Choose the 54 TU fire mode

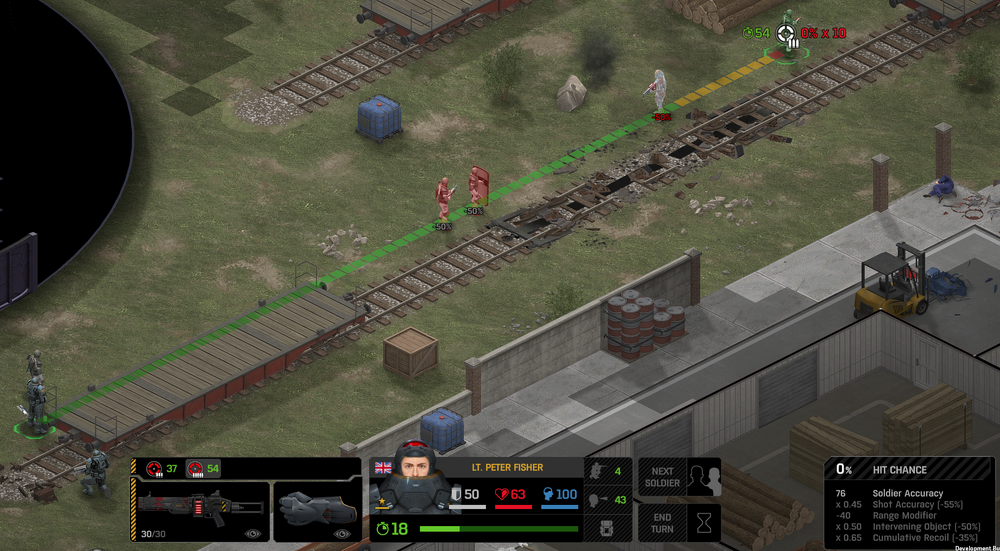203,468
